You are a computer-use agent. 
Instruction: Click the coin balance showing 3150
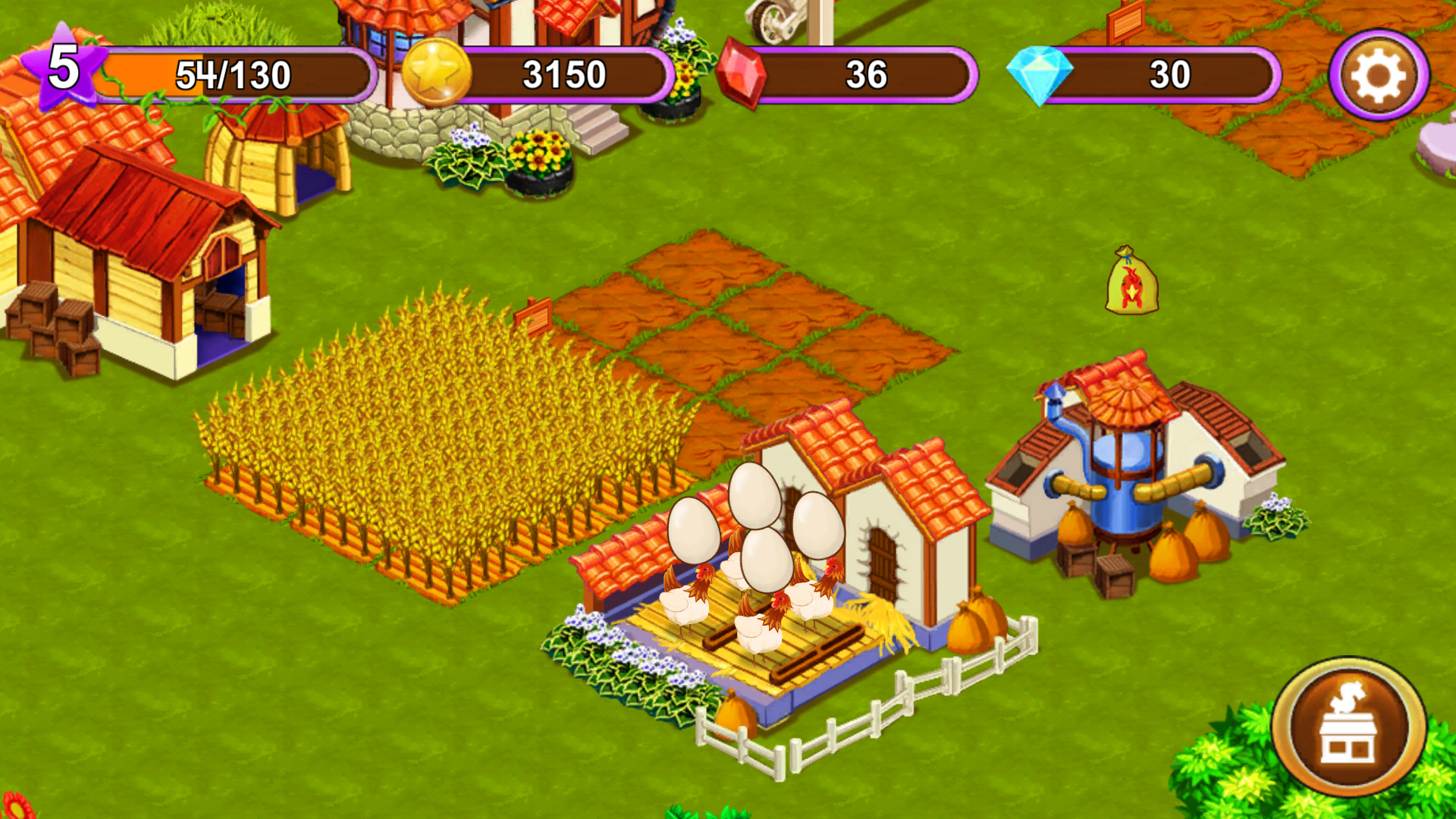coord(565,72)
